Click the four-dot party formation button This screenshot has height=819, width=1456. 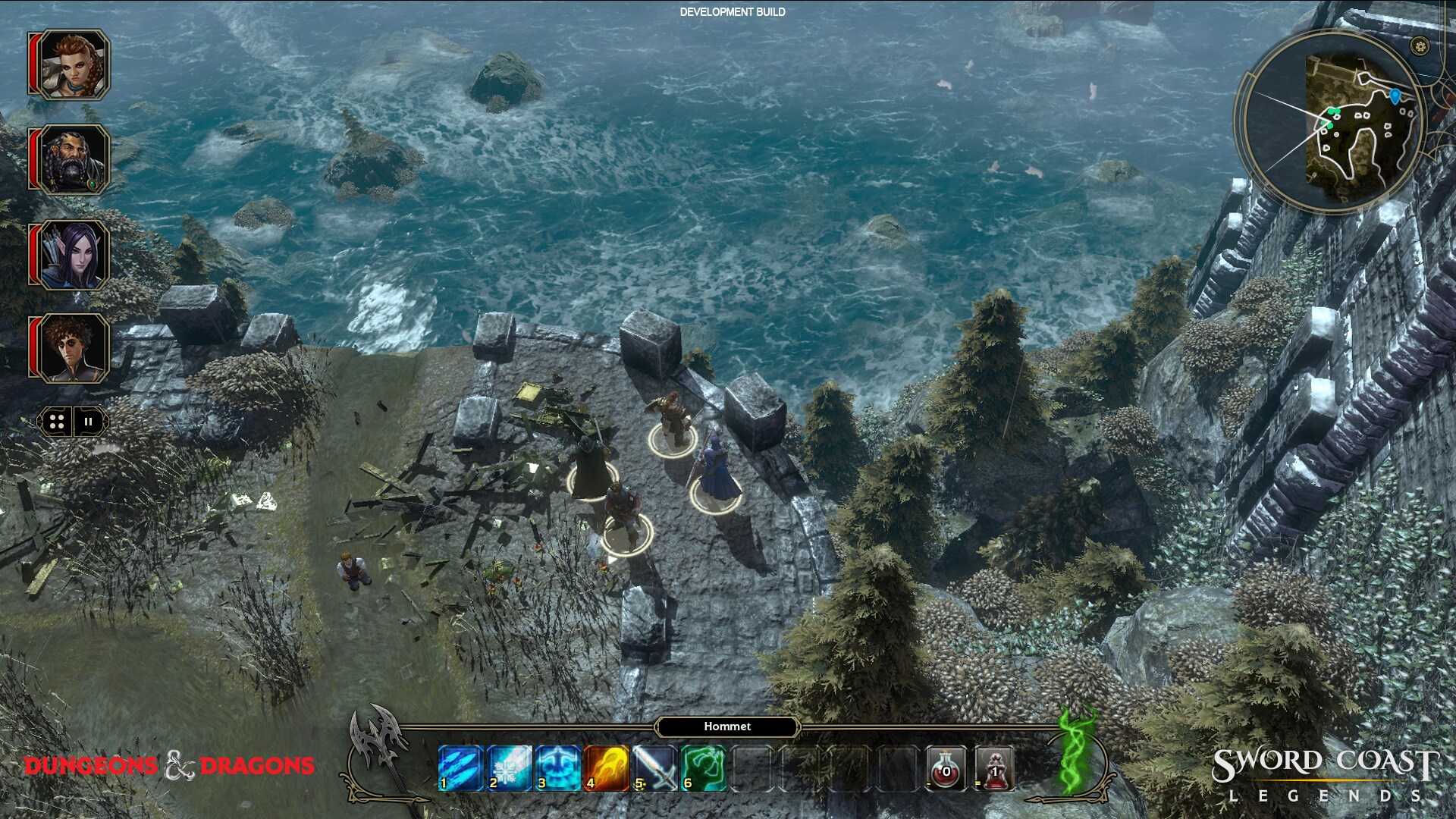coord(57,422)
